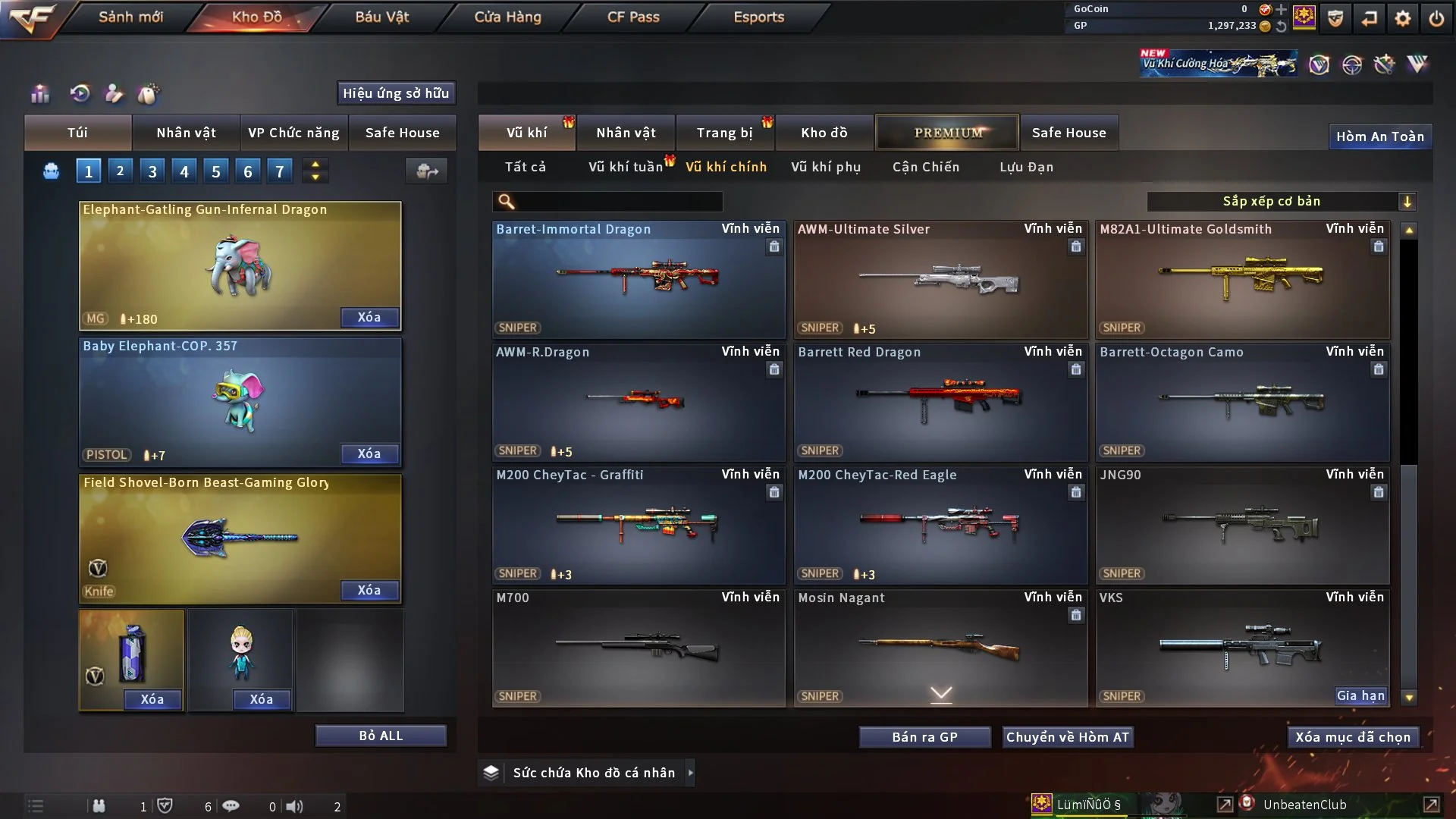1456x819 pixels.
Task: Show the Cận Chiến melee category
Action: pyautogui.click(x=926, y=167)
